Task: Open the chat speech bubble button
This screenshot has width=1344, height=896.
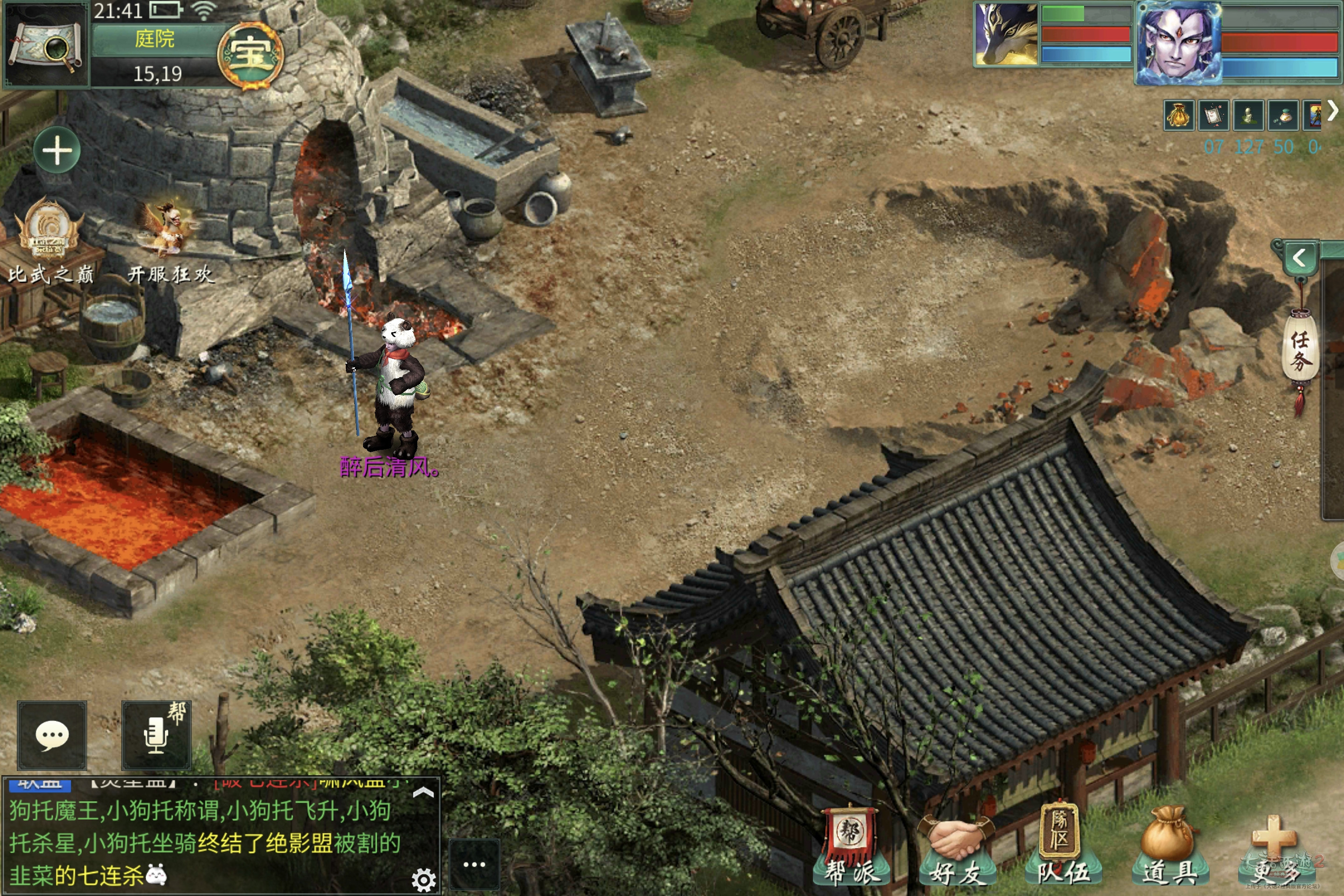Action: pos(52,735)
